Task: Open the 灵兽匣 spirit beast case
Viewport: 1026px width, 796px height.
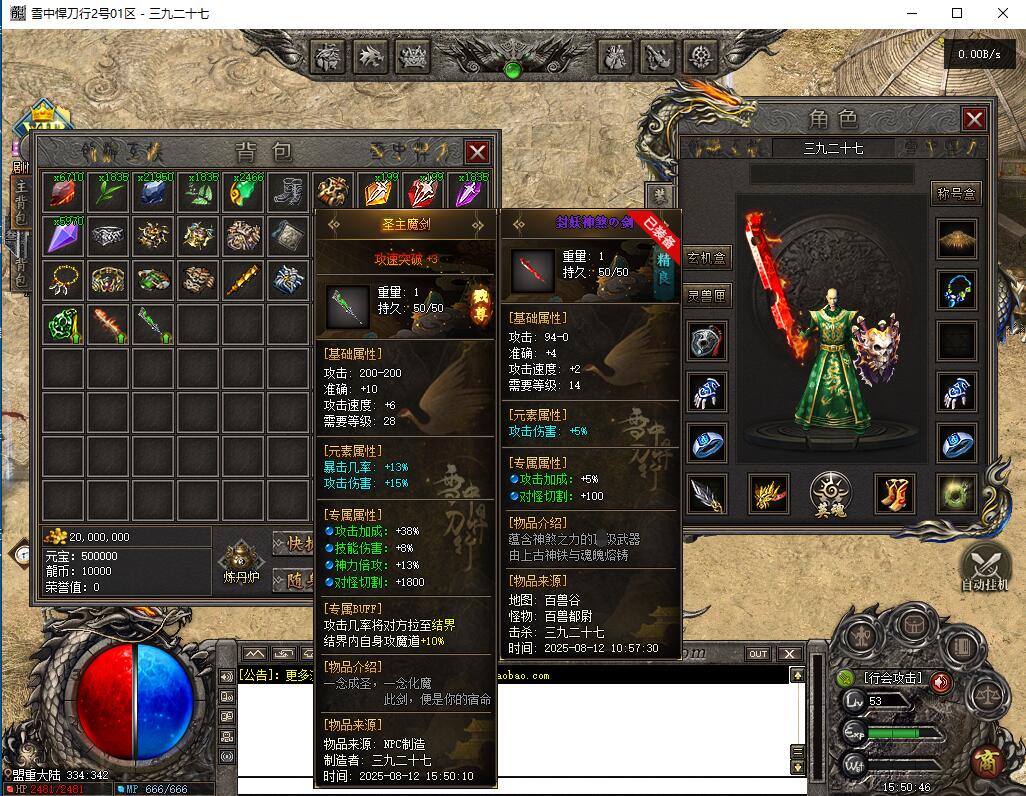Action: pyautogui.click(x=708, y=296)
